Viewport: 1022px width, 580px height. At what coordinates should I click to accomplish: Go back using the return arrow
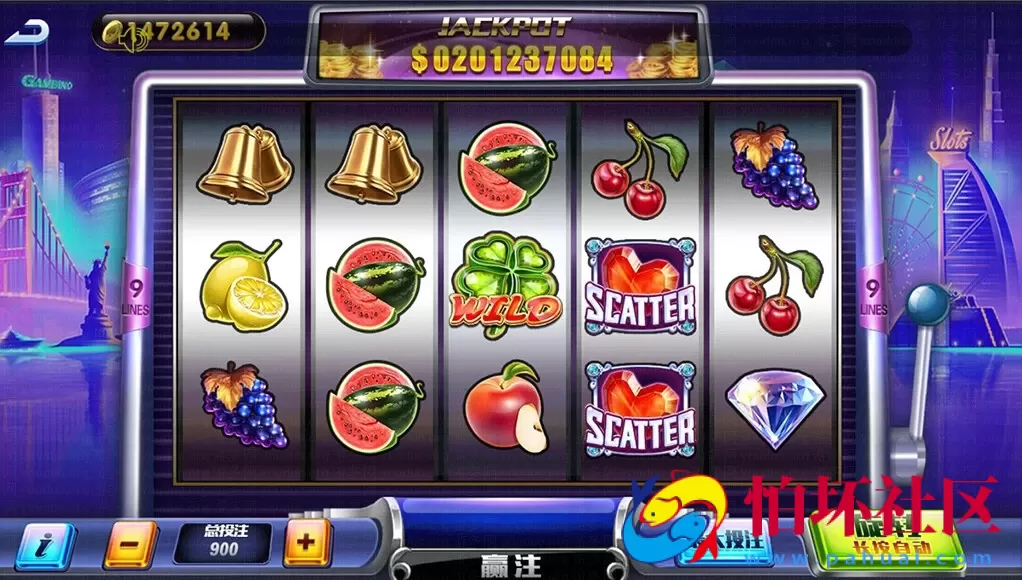(x=27, y=32)
